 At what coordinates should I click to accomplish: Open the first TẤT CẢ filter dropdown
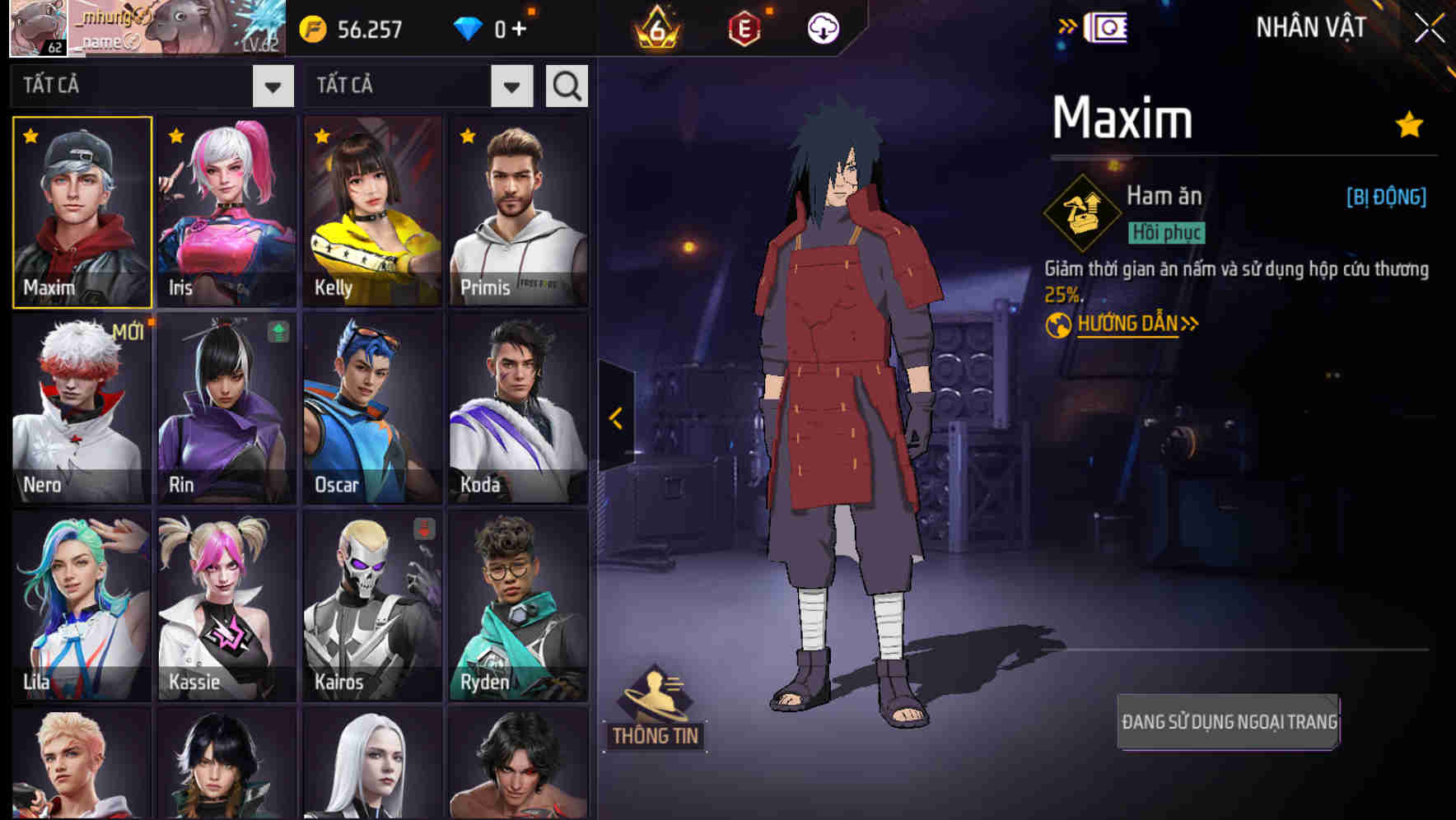point(274,85)
